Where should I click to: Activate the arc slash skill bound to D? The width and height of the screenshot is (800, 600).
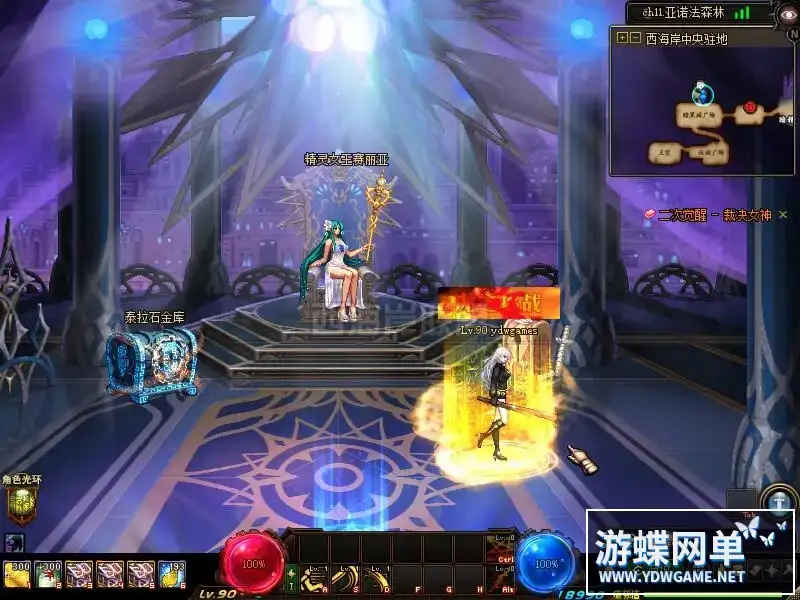(378, 578)
